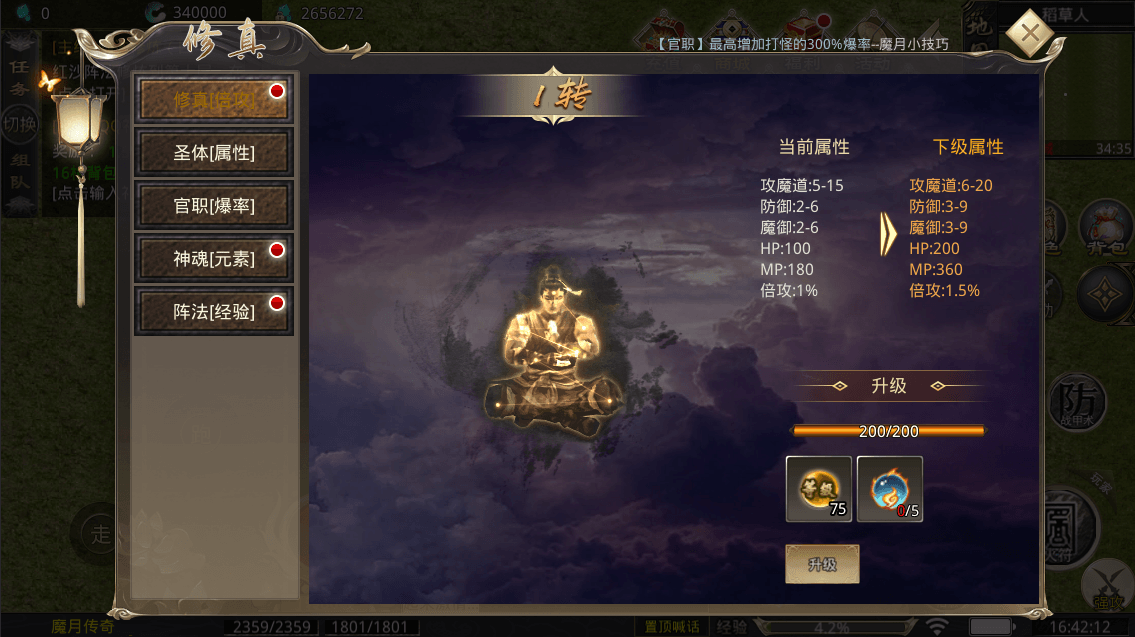Switch to the 神魂[元素] tab
The height and width of the screenshot is (637, 1135).
214,259
